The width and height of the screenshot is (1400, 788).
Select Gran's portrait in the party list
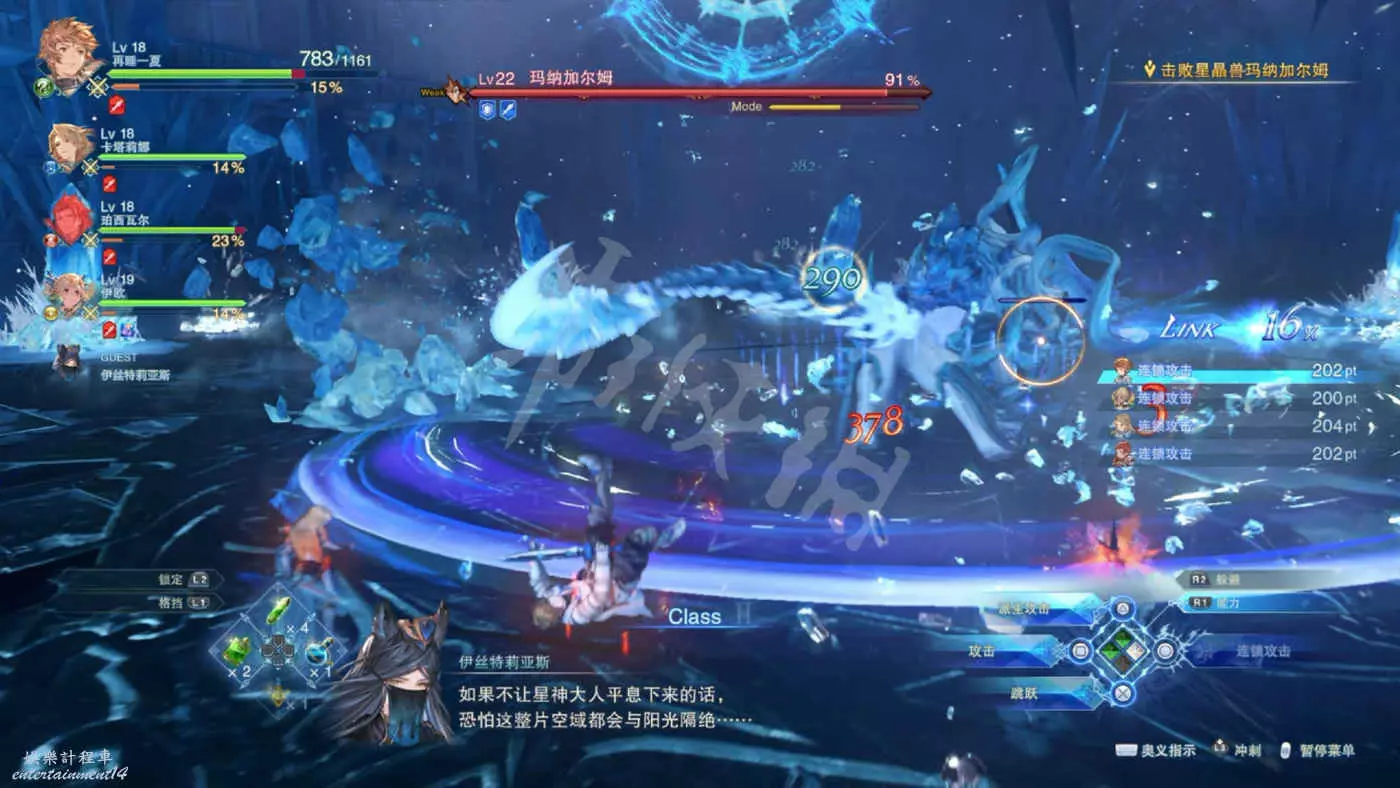click(x=69, y=52)
